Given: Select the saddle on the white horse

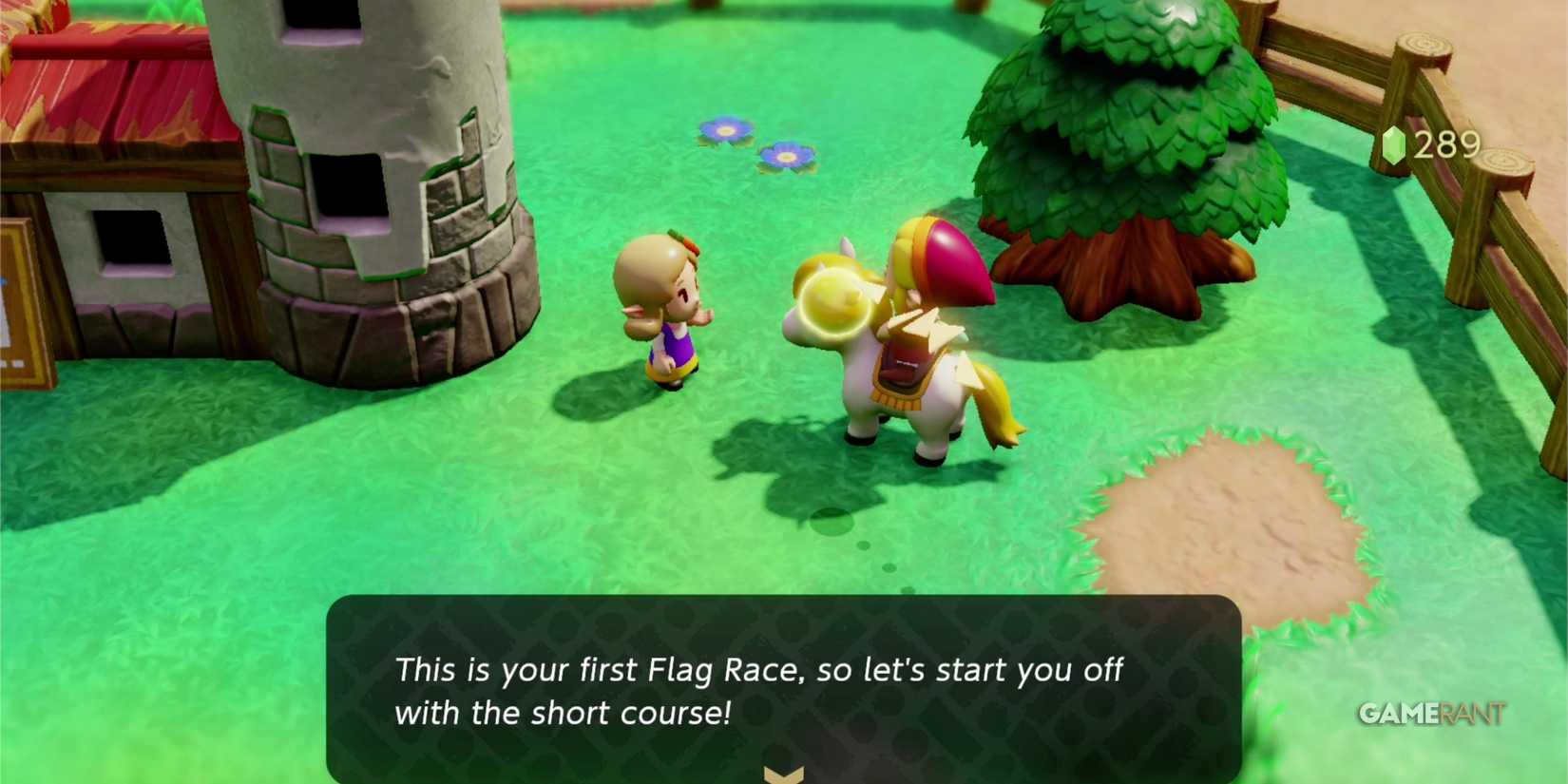Looking at the screenshot, I should [903, 366].
